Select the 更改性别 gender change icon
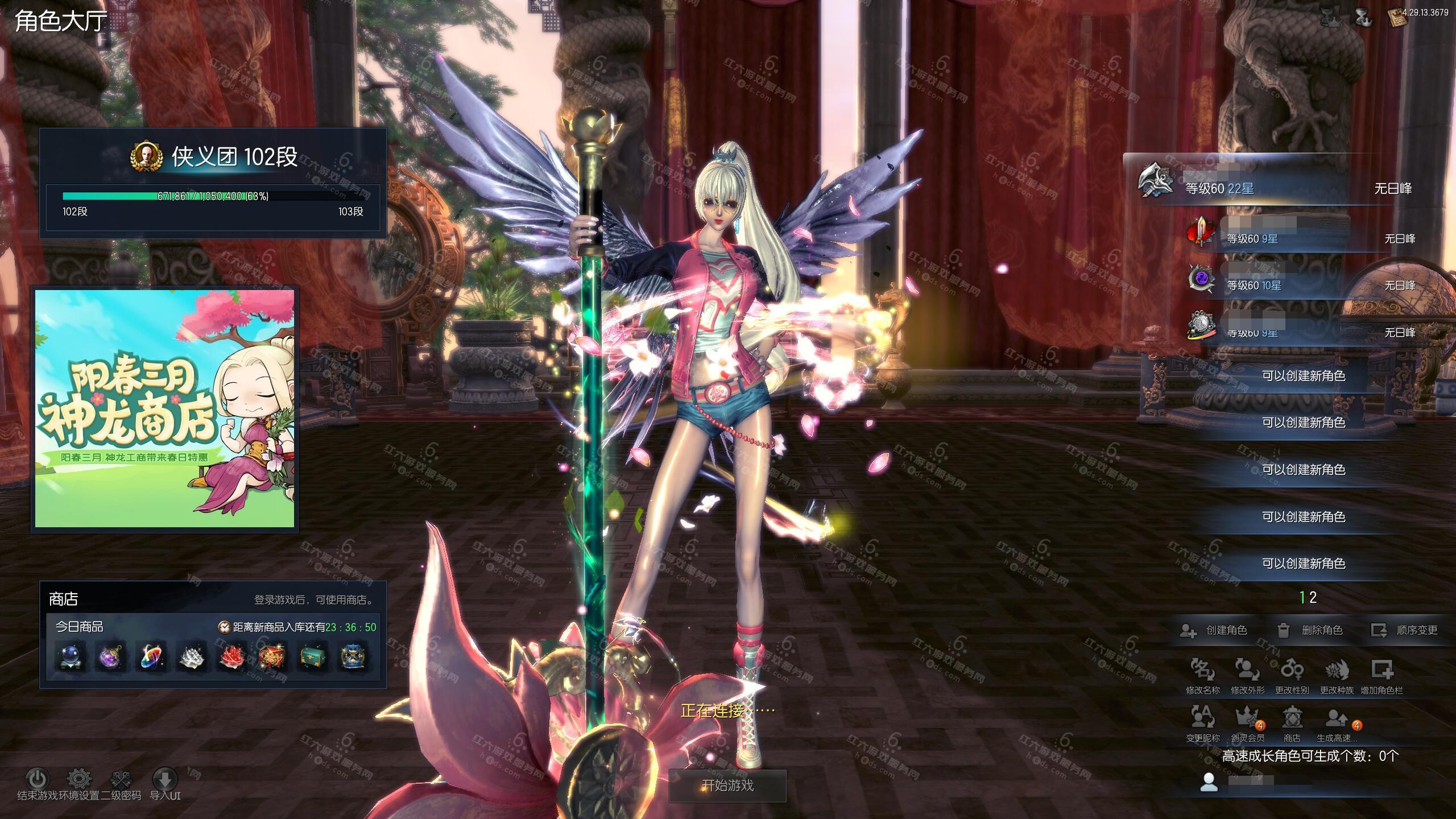 1292,671
